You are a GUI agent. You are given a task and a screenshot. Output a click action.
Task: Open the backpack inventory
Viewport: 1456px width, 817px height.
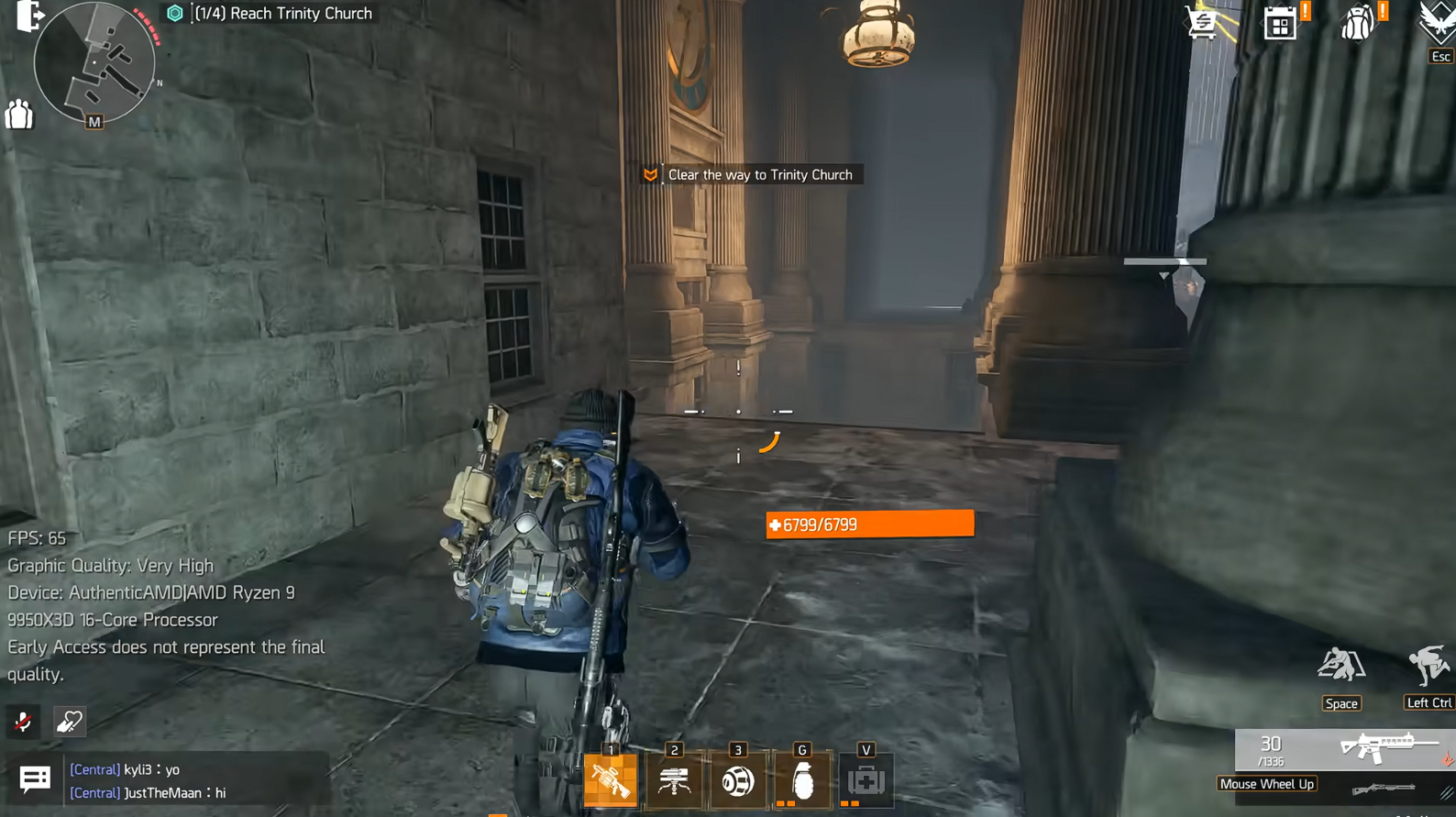point(1358,23)
